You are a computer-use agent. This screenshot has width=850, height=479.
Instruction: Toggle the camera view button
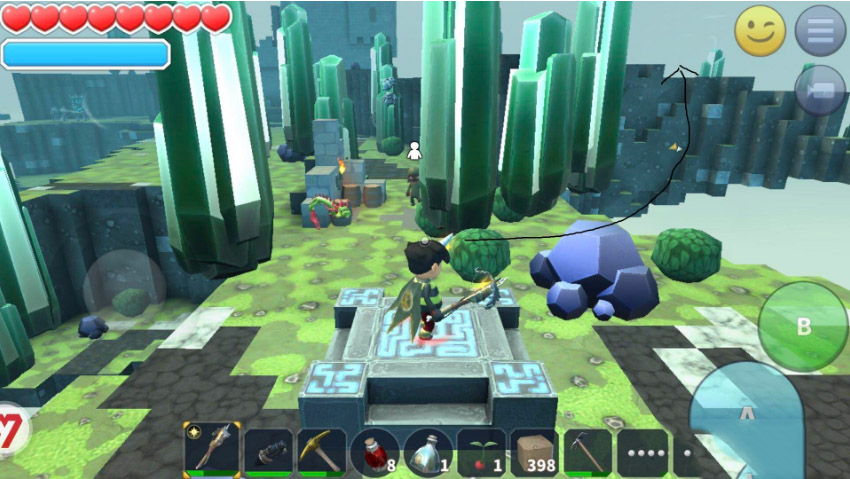point(820,90)
